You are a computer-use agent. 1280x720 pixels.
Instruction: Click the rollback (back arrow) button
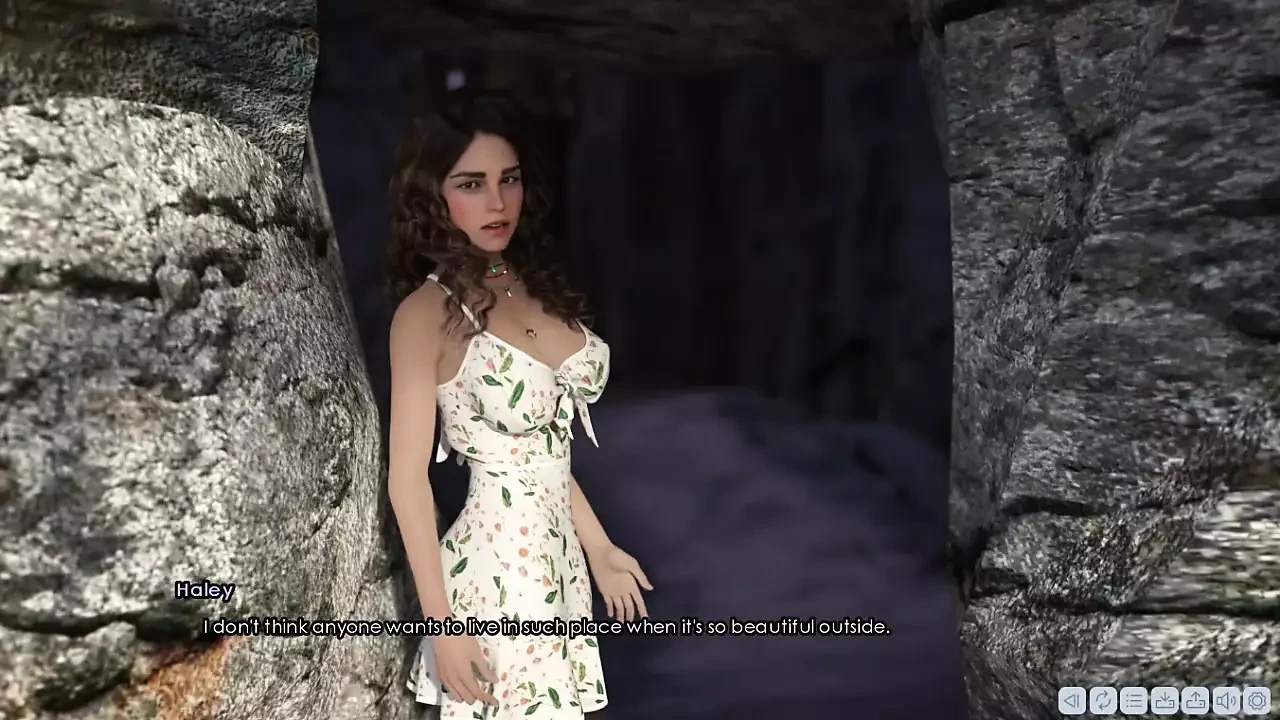(x=1072, y=701)
